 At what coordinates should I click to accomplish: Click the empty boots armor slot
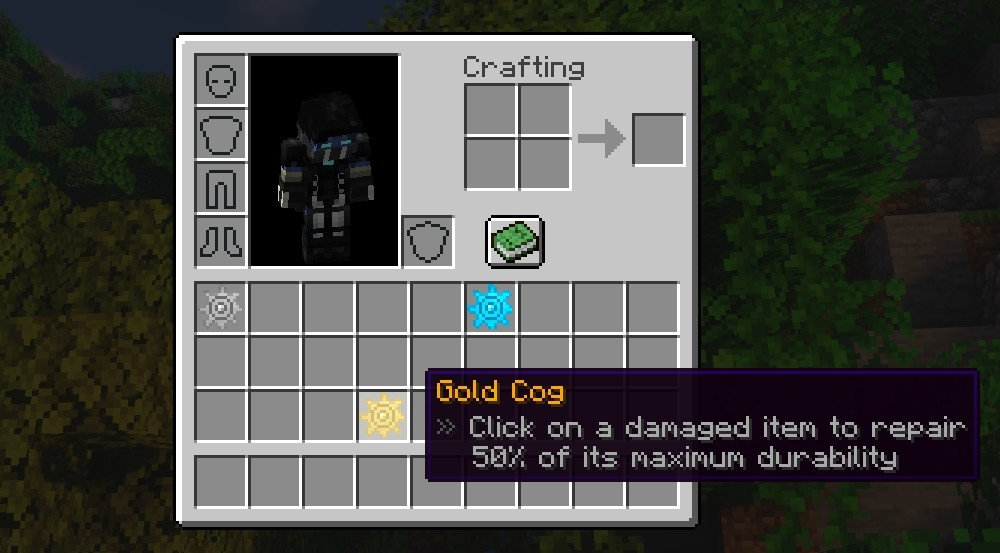coord(220,242)
